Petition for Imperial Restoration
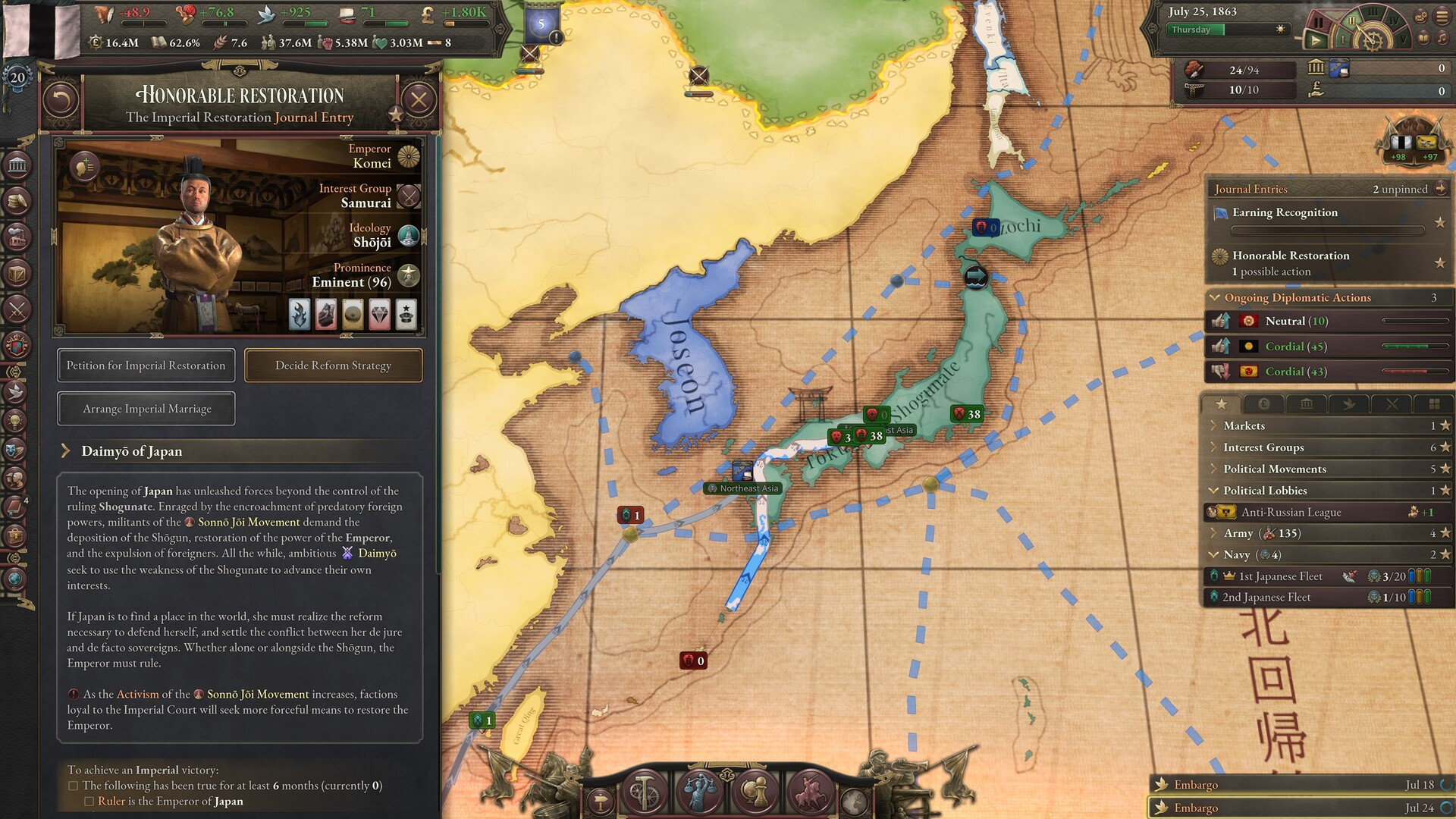 coord(146,366)
